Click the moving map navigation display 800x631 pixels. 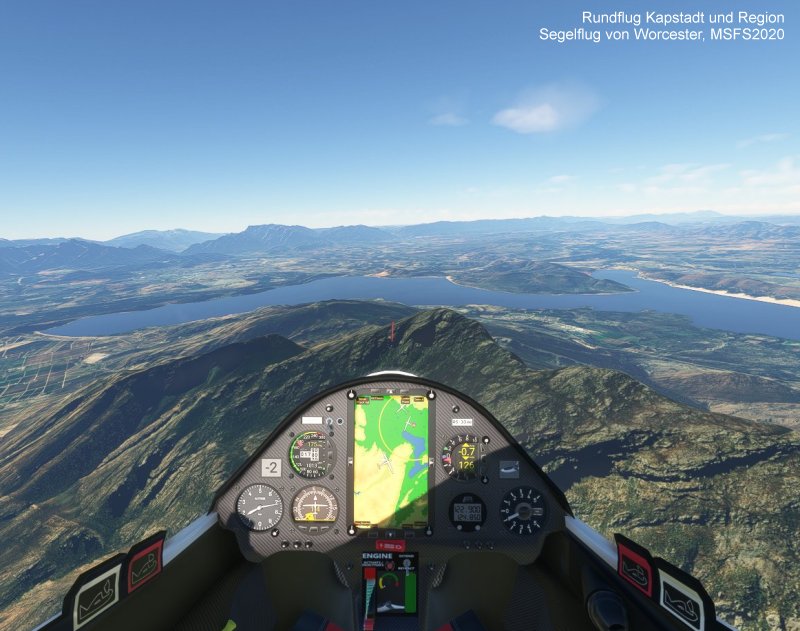click(391, 461)
